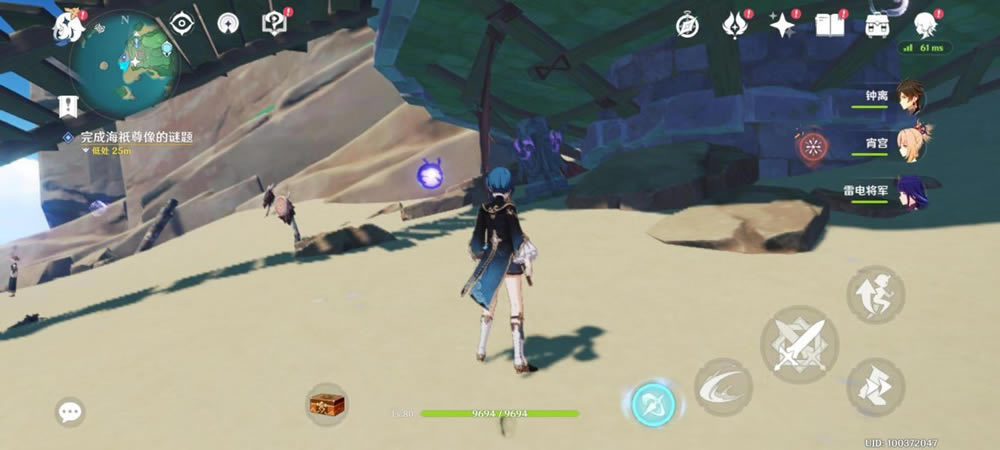Open the bookmark notice icon with exclamation

coord(68,105)
